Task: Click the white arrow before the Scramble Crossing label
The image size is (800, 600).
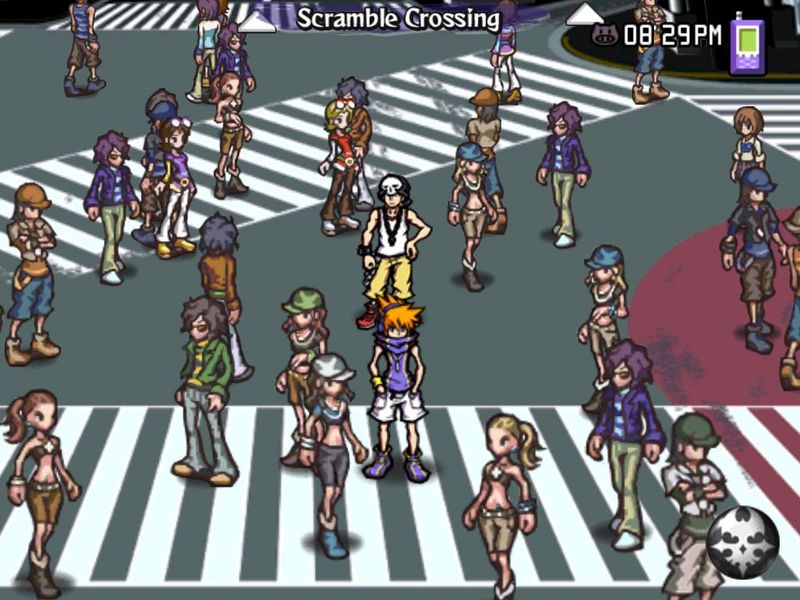Action: tap(259, 21)
